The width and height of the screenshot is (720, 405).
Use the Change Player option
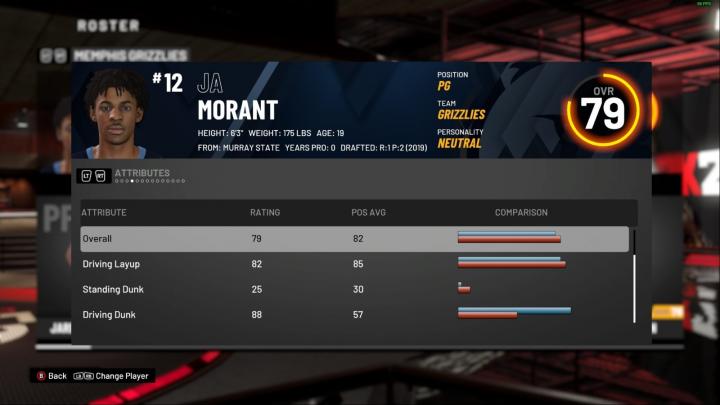pos(114,376)
